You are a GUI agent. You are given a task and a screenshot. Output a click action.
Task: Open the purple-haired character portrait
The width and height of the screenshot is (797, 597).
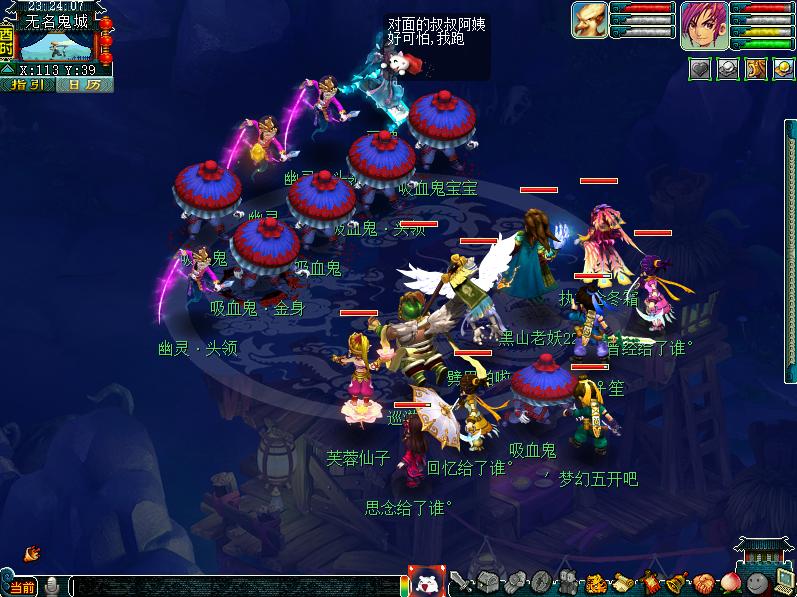click(705, 25)
